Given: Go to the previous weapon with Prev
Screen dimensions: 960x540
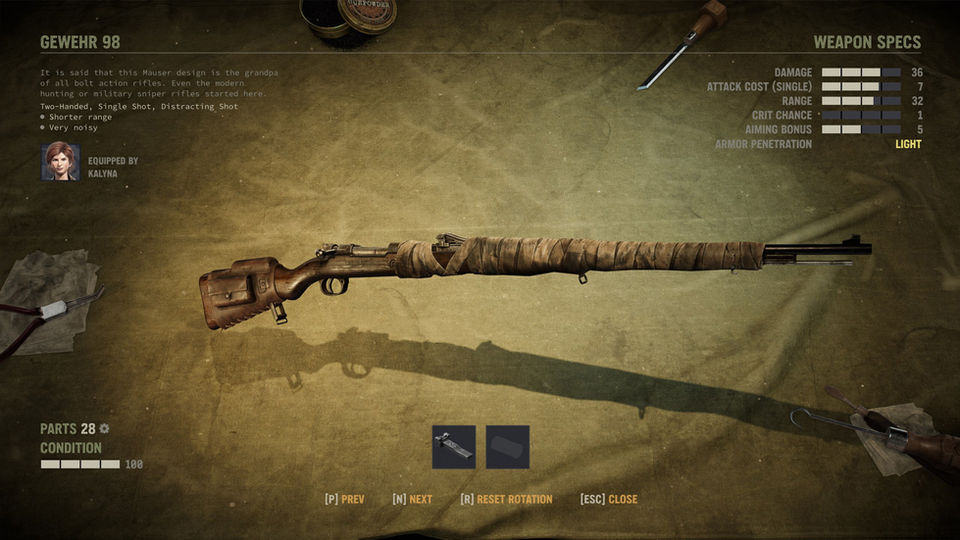Looking at the screenshot, I should coord(344,499).
